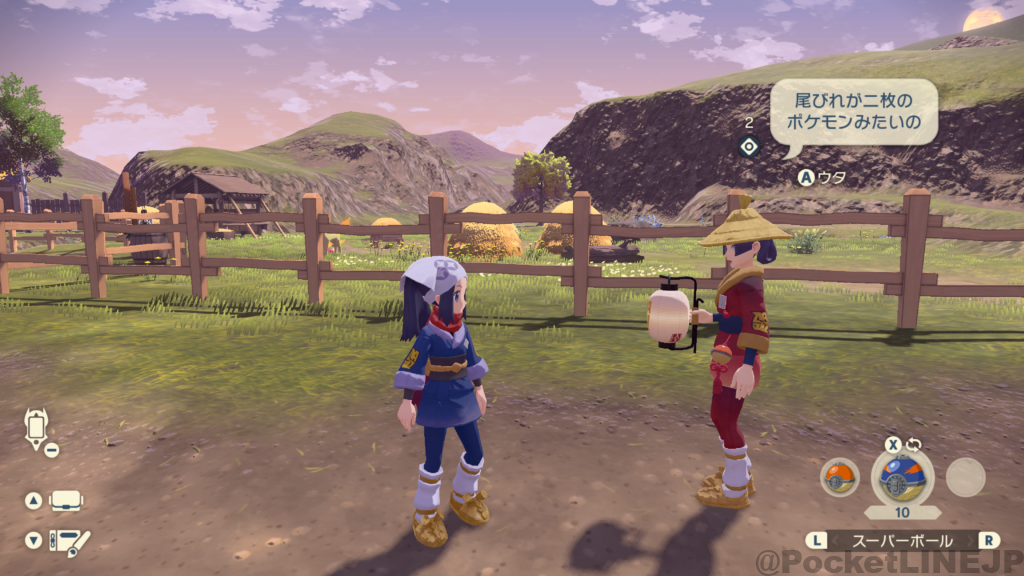Open the Pokédex notebook with brush icon

70,541
